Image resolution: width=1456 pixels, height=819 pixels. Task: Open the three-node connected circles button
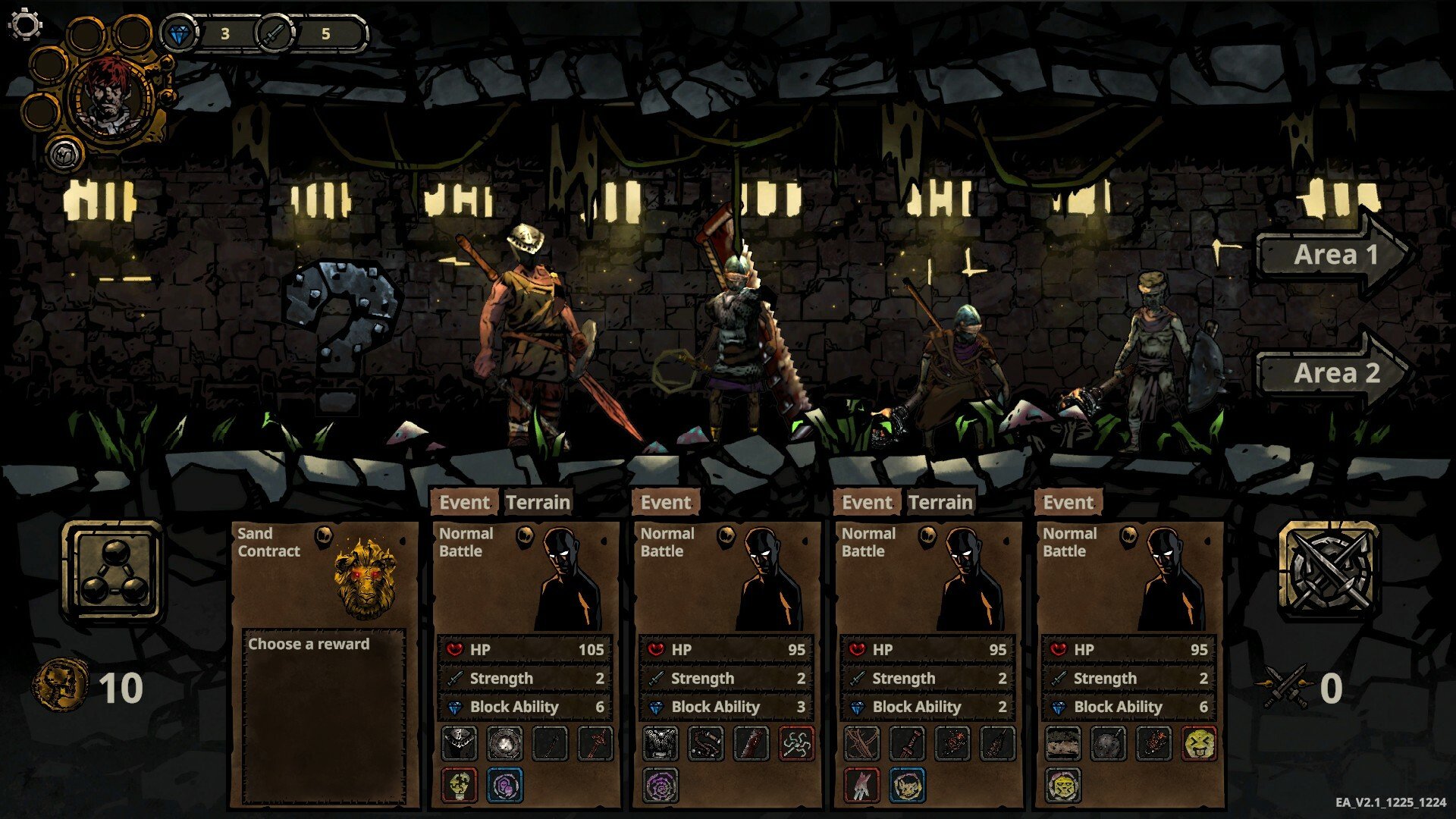point(114,571)
